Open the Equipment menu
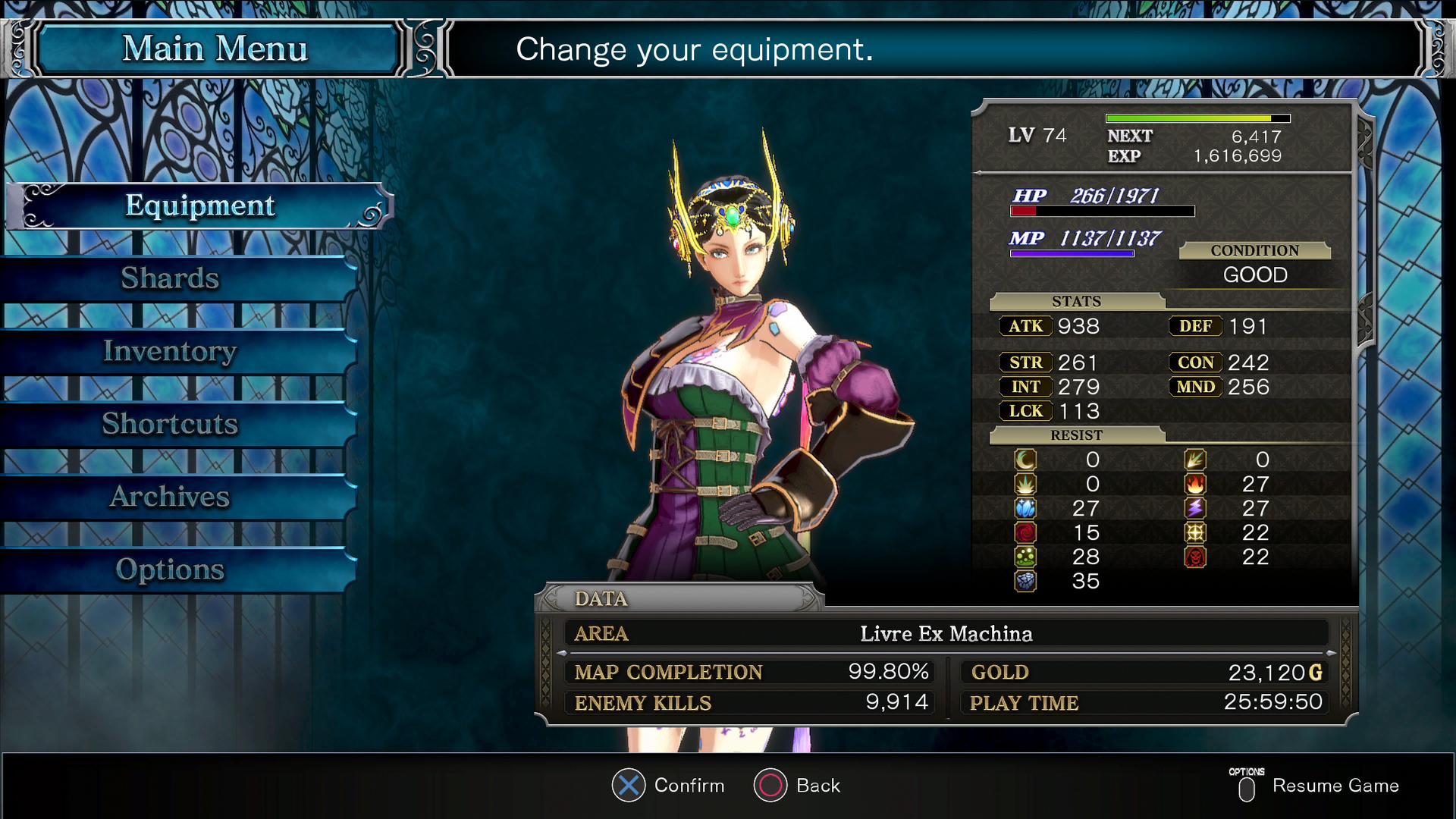This screenshot has height=819, width=1456. coord(199,206)
